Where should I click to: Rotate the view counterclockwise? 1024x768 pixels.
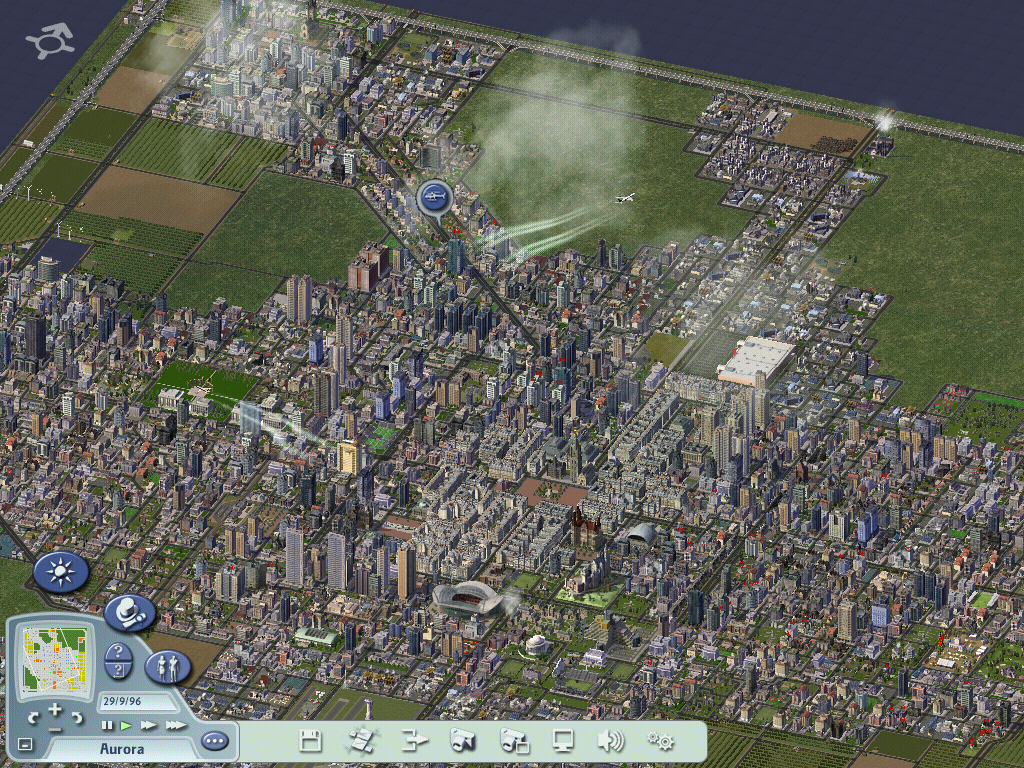point(34,717)
